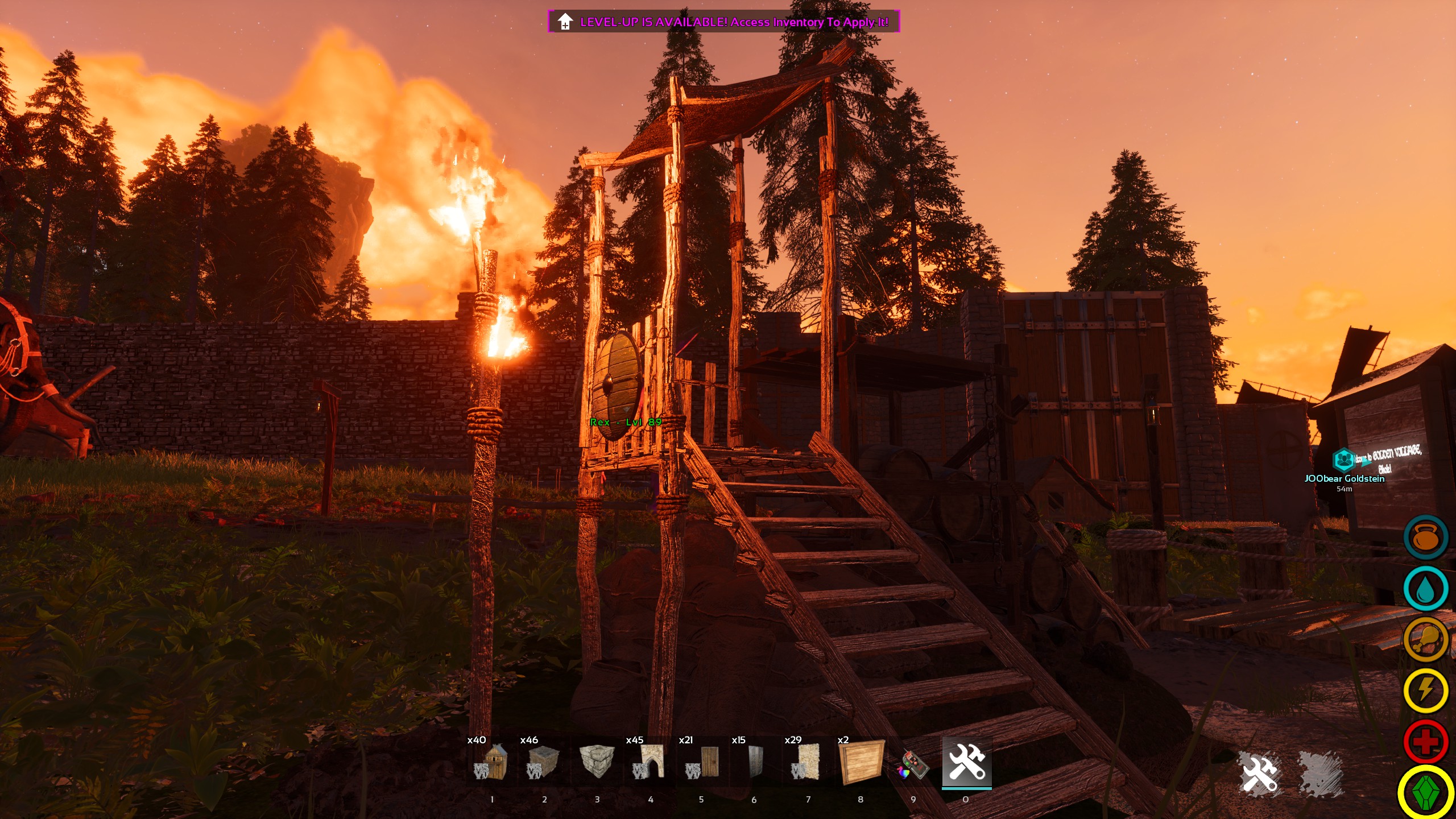Choose the x46 dark-topped stone block slot
Screen dimensions: 1456x819
click(543, 763)
